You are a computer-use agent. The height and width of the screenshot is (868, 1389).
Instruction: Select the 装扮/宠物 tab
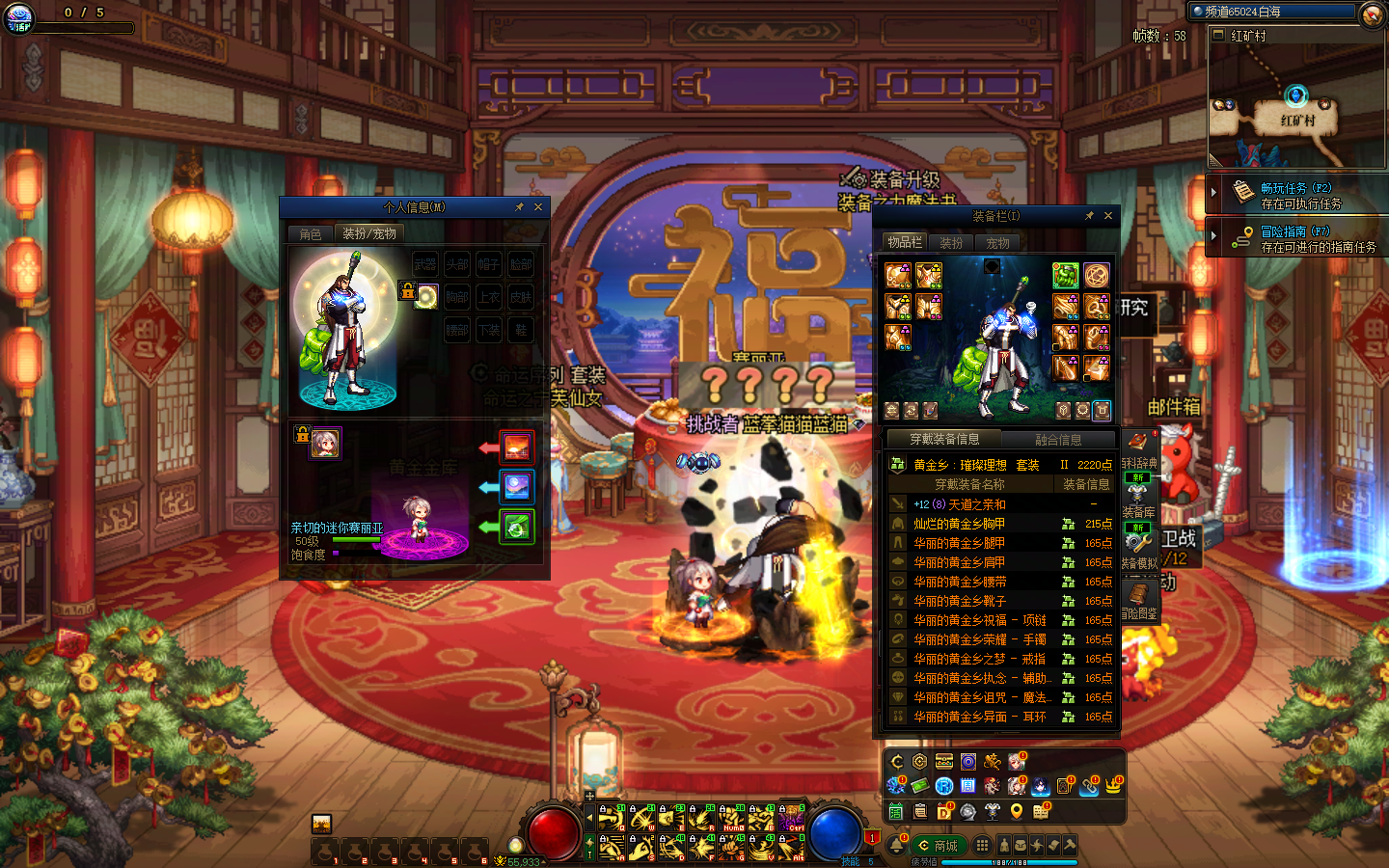tap(369, 234)
